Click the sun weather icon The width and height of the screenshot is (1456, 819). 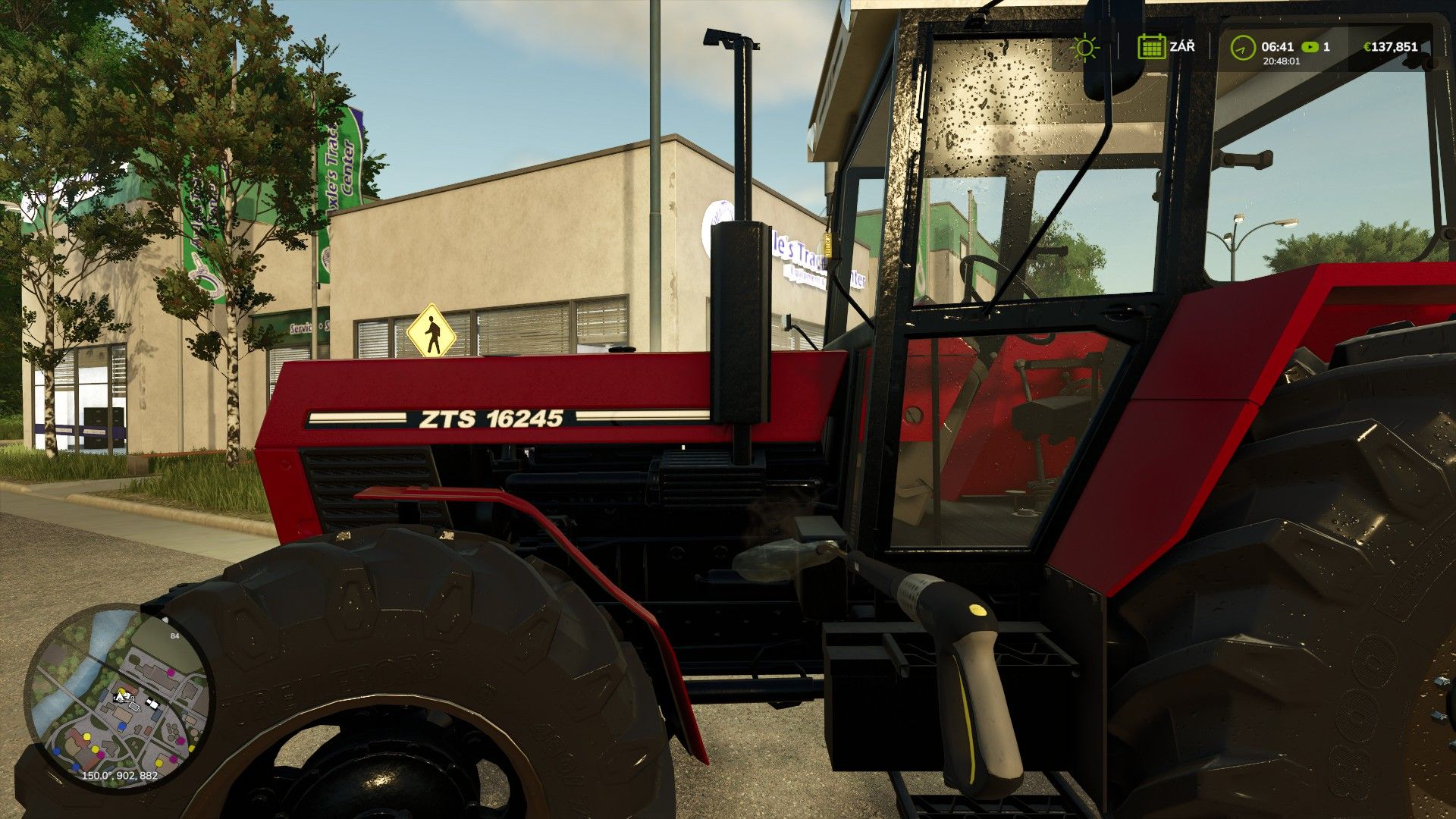coord(1084,48)
